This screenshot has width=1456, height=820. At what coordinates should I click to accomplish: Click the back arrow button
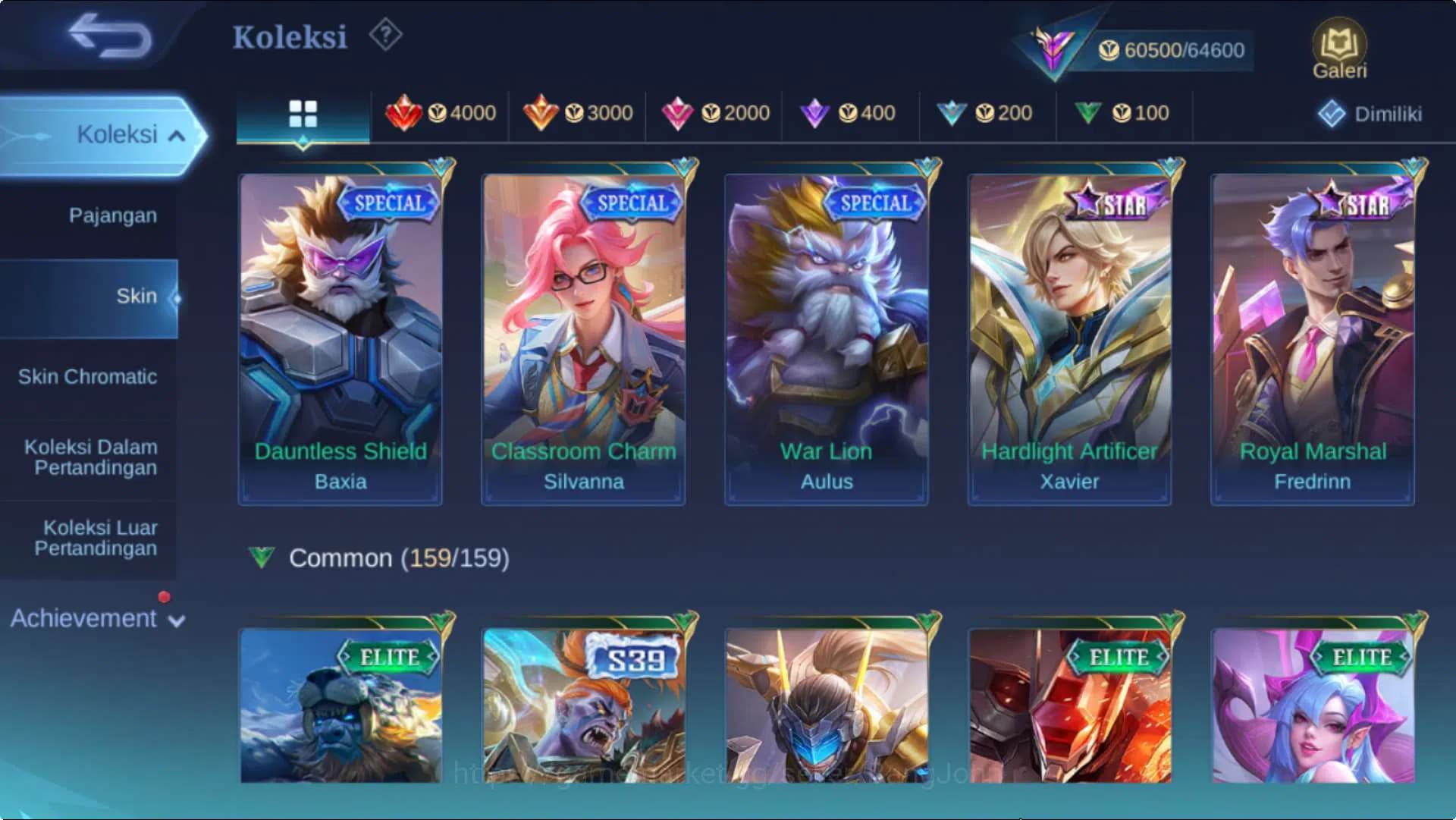click(x=108, y=36)
